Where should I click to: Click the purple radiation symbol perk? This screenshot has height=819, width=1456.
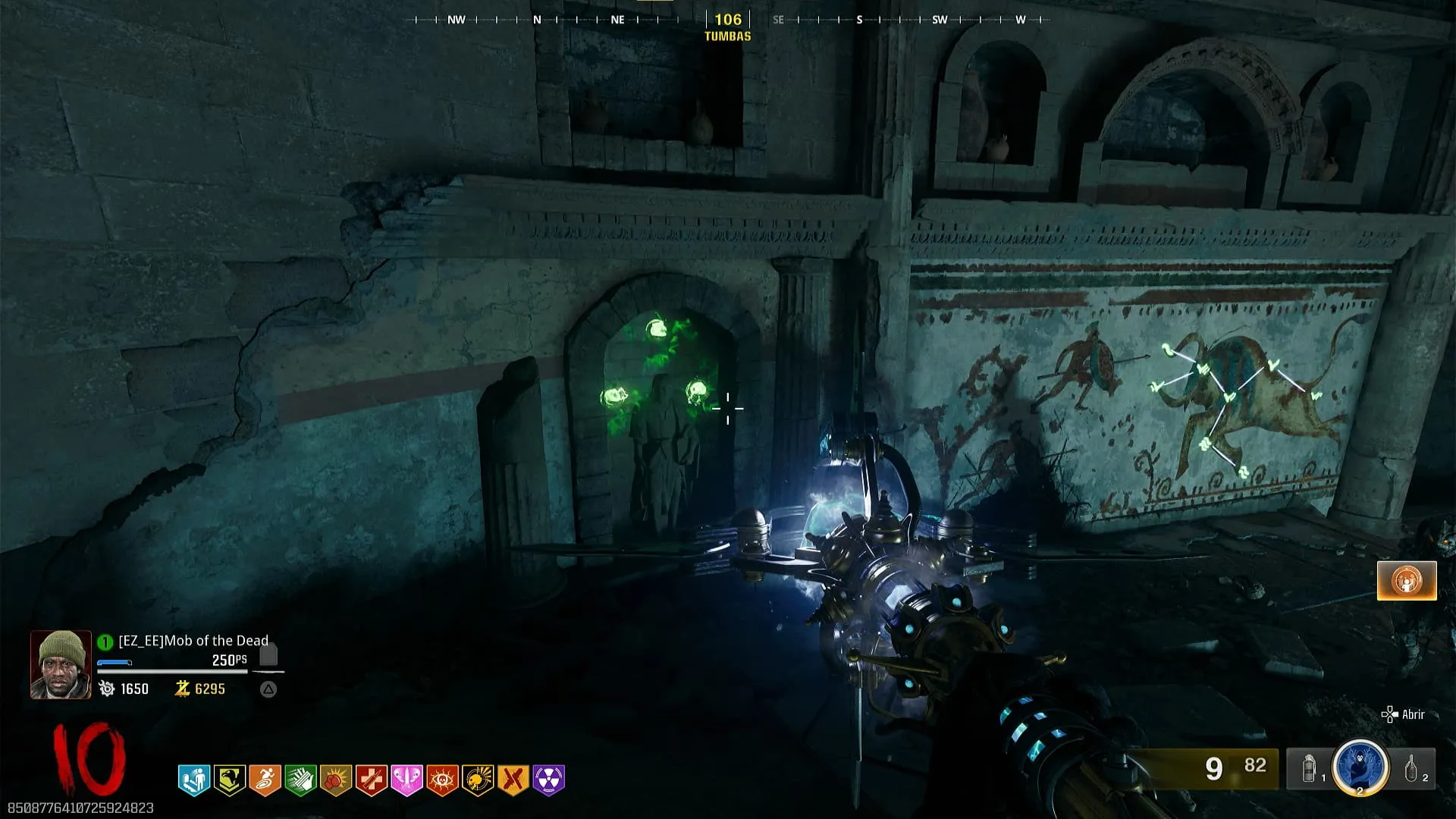click(549, 780)
